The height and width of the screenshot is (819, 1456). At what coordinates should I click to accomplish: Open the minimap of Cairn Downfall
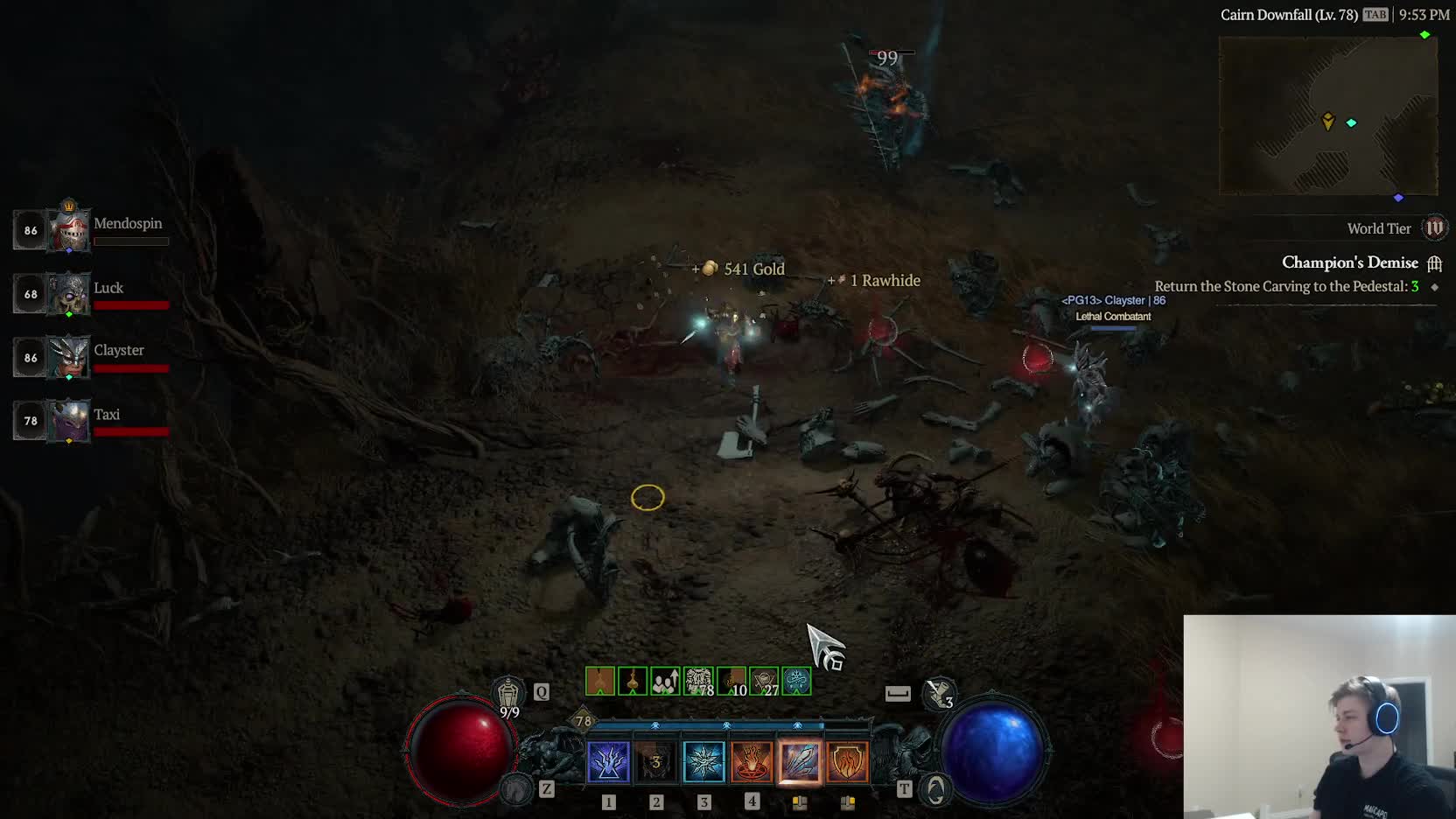tap(1328, 115)
